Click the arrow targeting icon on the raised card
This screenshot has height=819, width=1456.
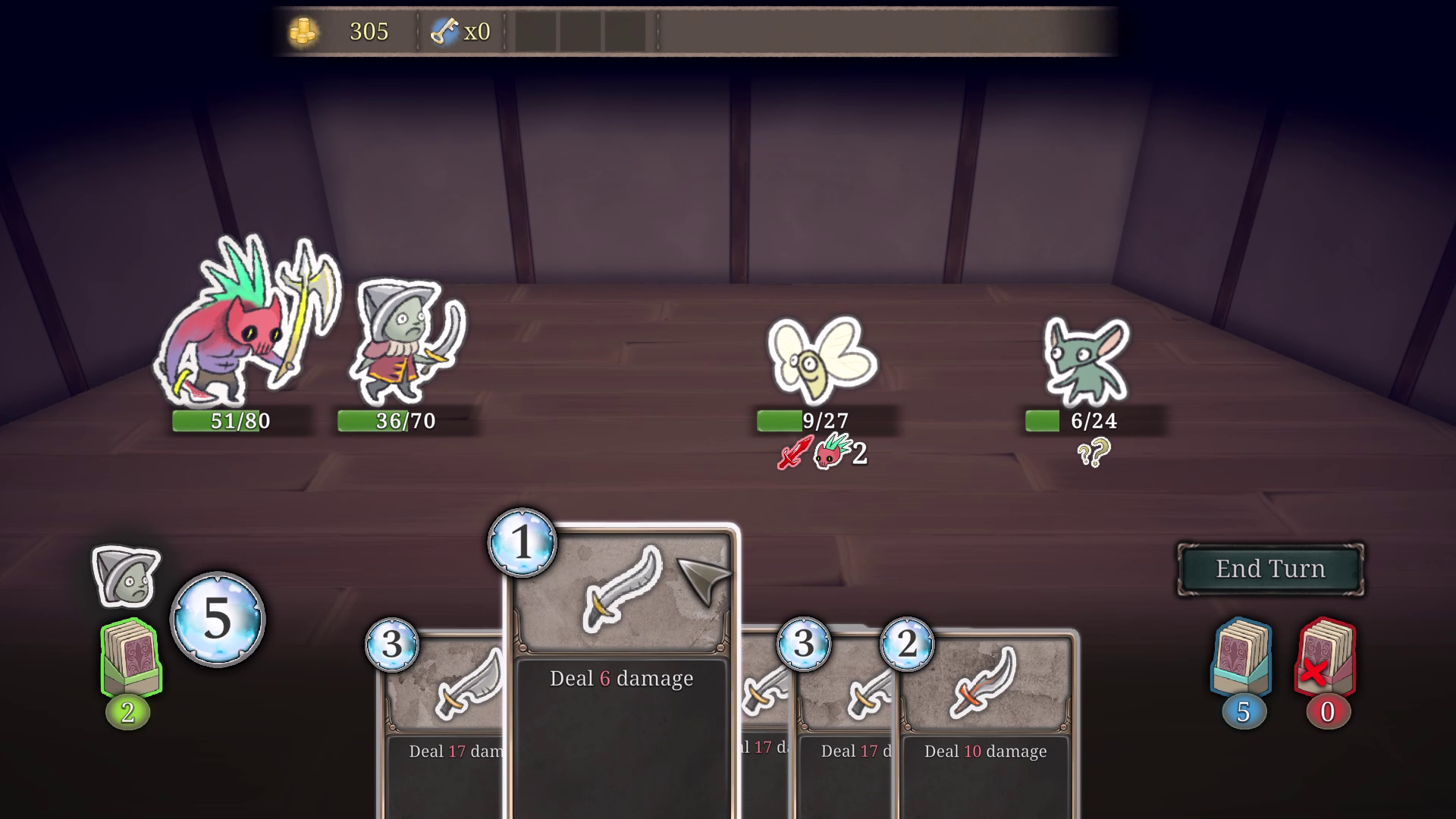(705, 580)
